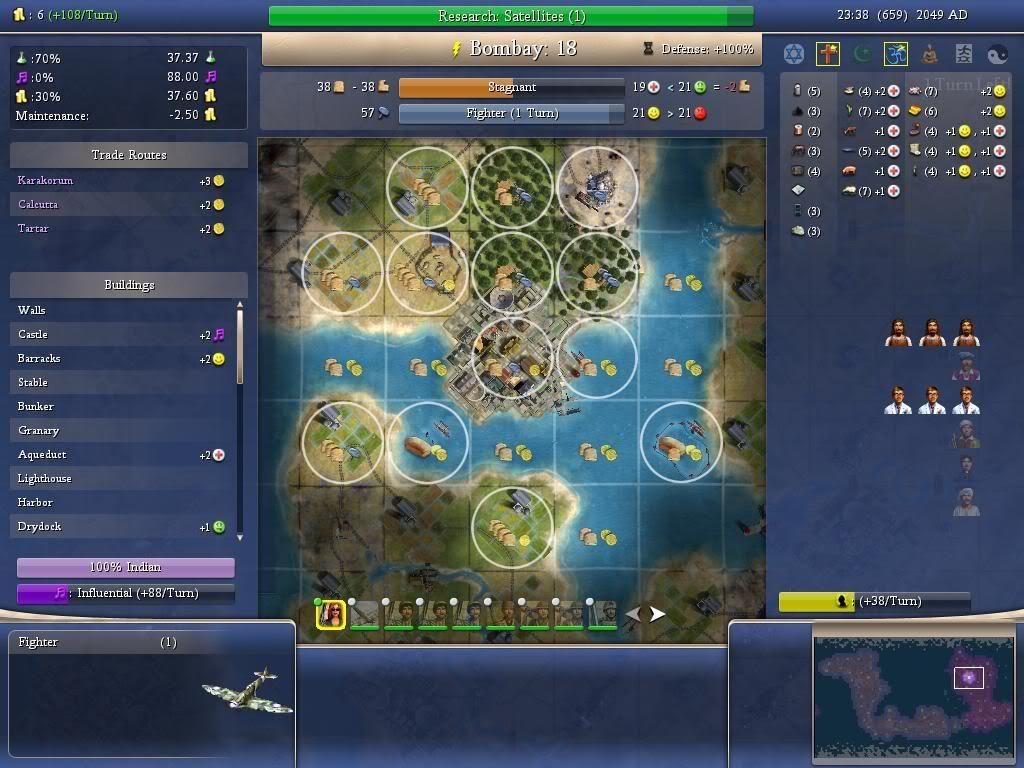The width and height of the screenshot is (1024, 768).
Task: Click the Influential culture bar
Action: [x=126, y=593]
